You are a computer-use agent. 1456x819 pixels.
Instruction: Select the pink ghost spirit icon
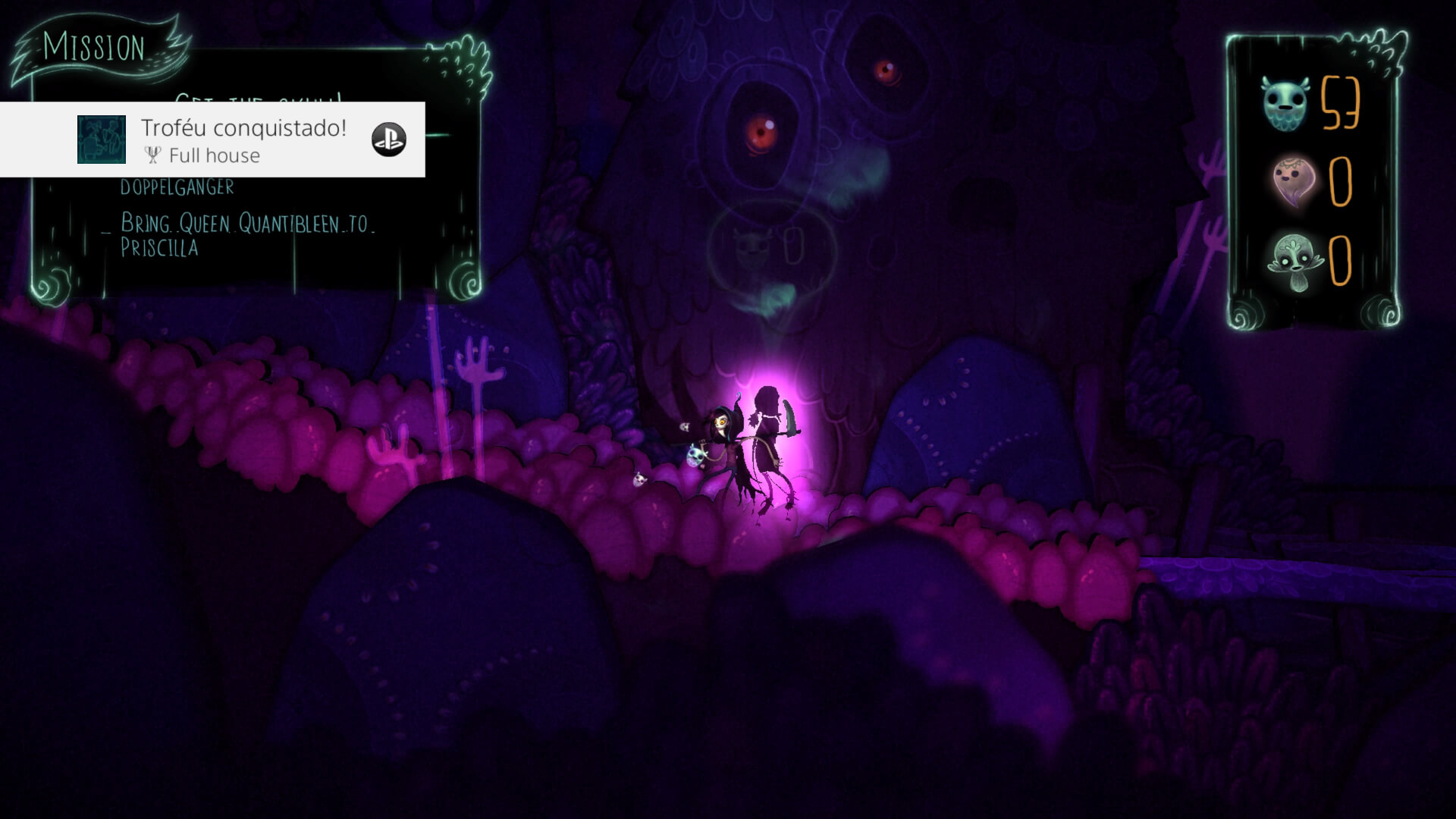(1293, 182)
